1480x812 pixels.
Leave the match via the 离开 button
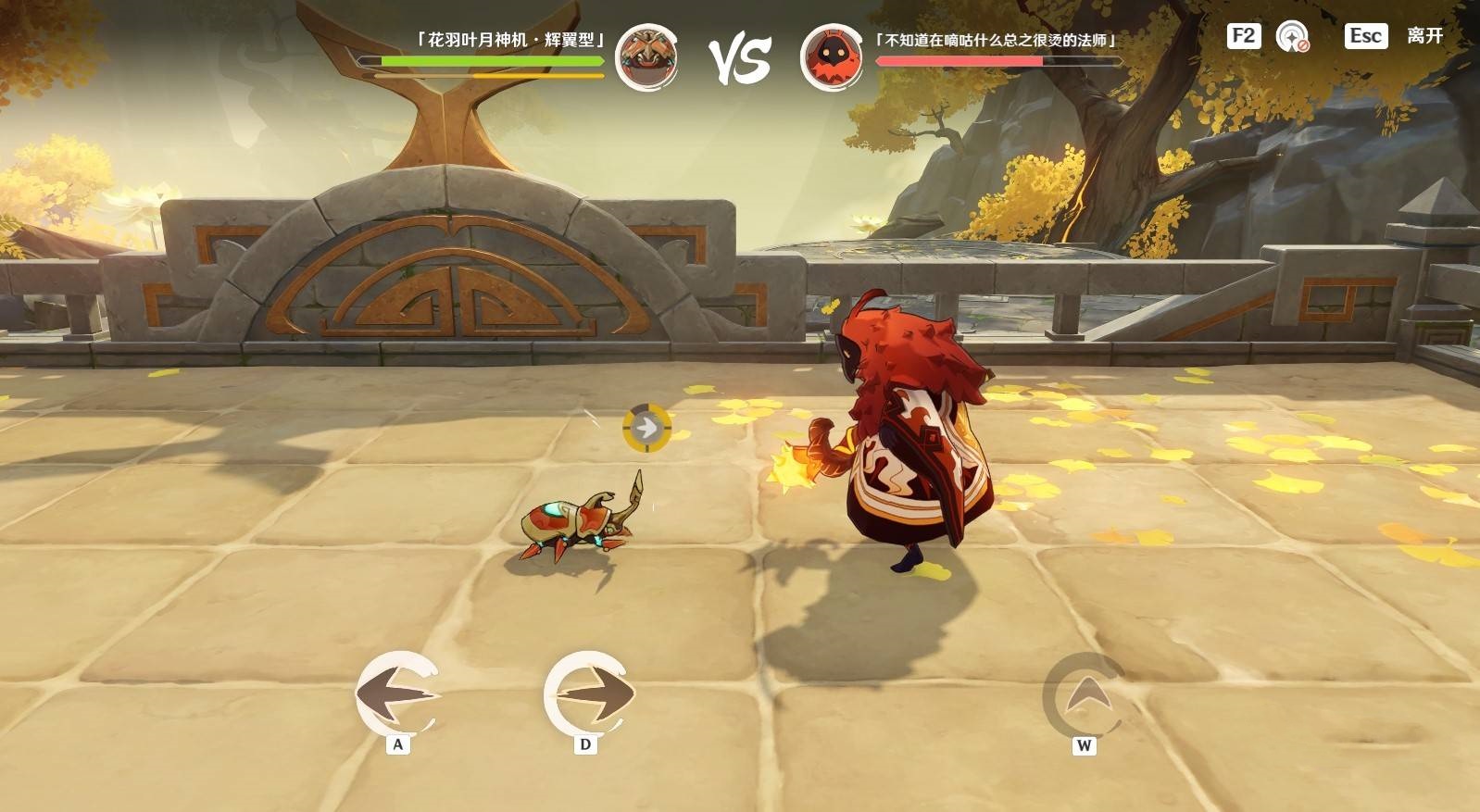[x=1424, y=36]
